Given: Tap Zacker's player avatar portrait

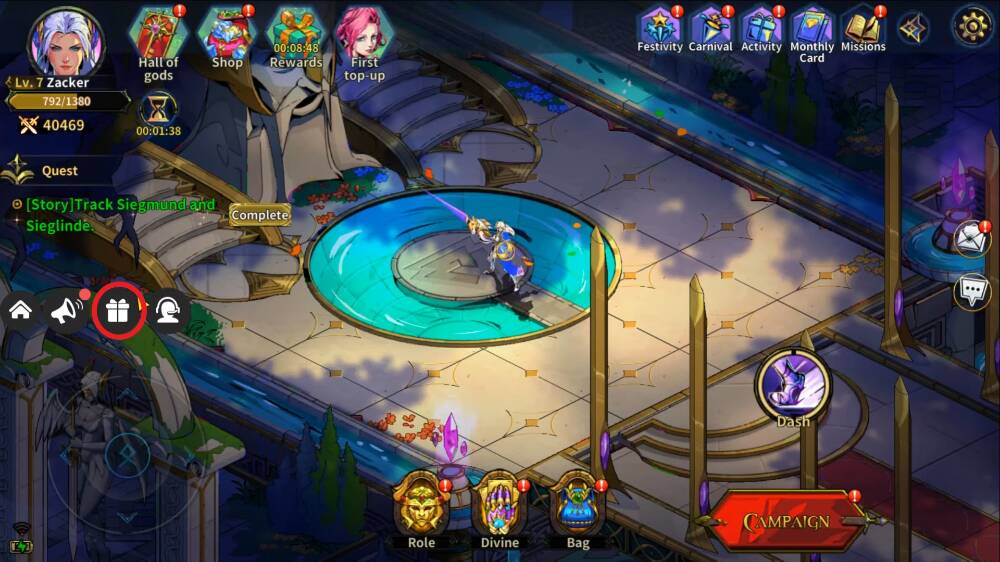Looking at the screenshot, I should click(66, 41).
